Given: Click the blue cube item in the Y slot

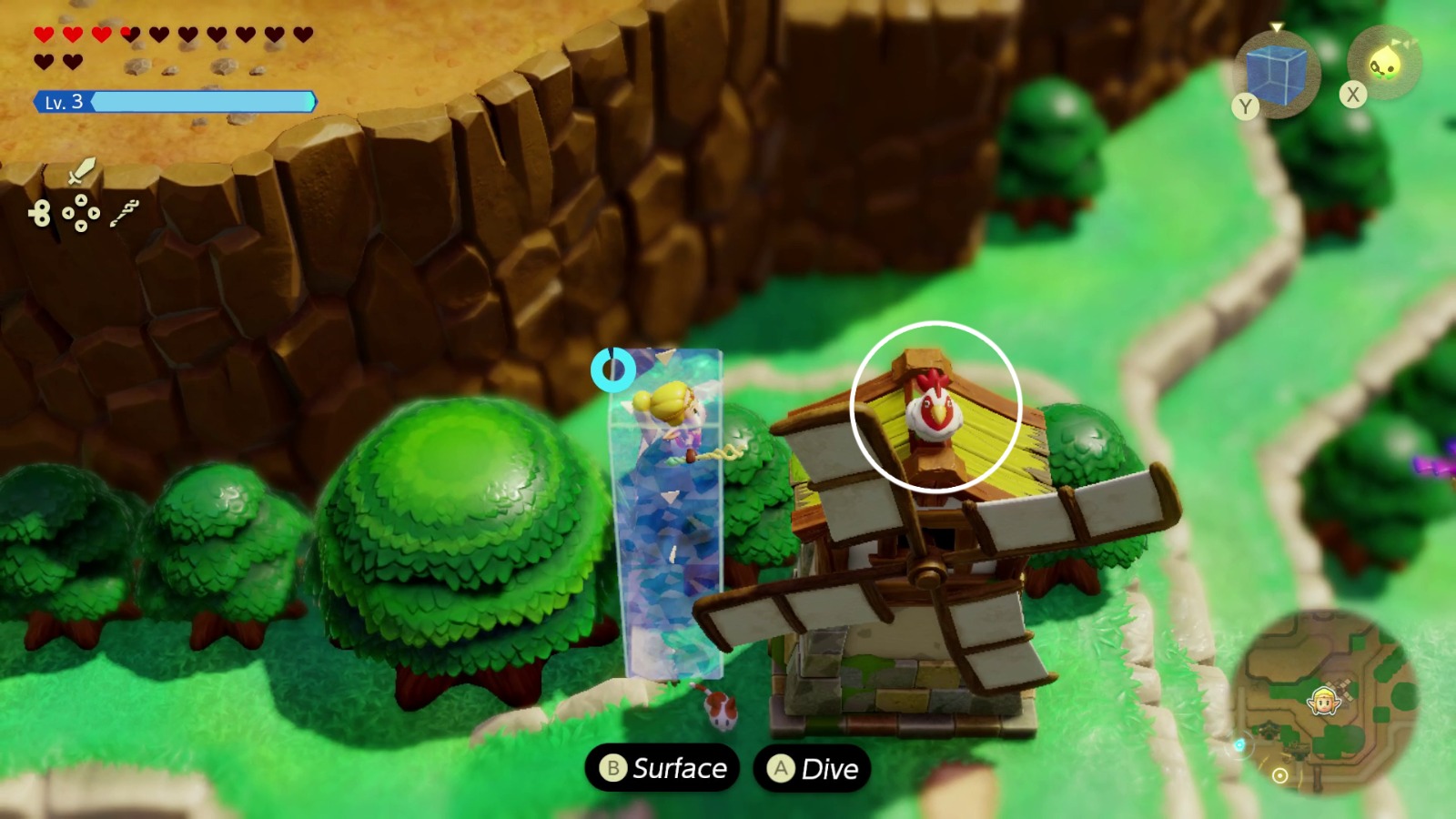Looking at the screenshot, I should (x=1276, y=73).
